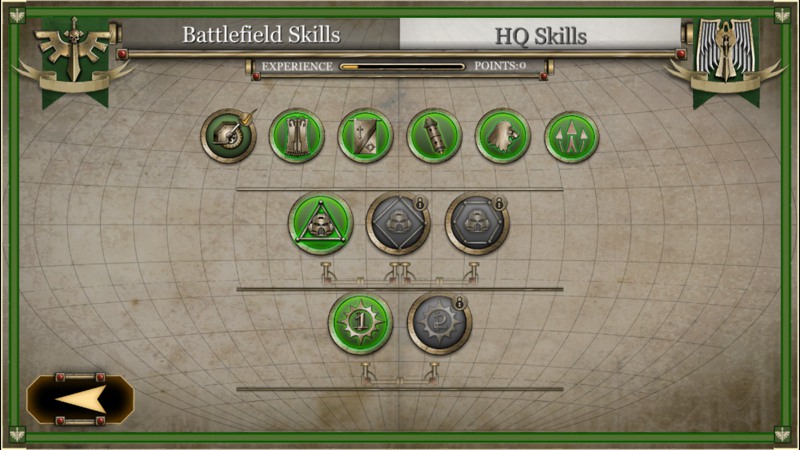800x450 pixels.
Task: Open the HQ Skills tab
Action: click(x=540, y=36)
